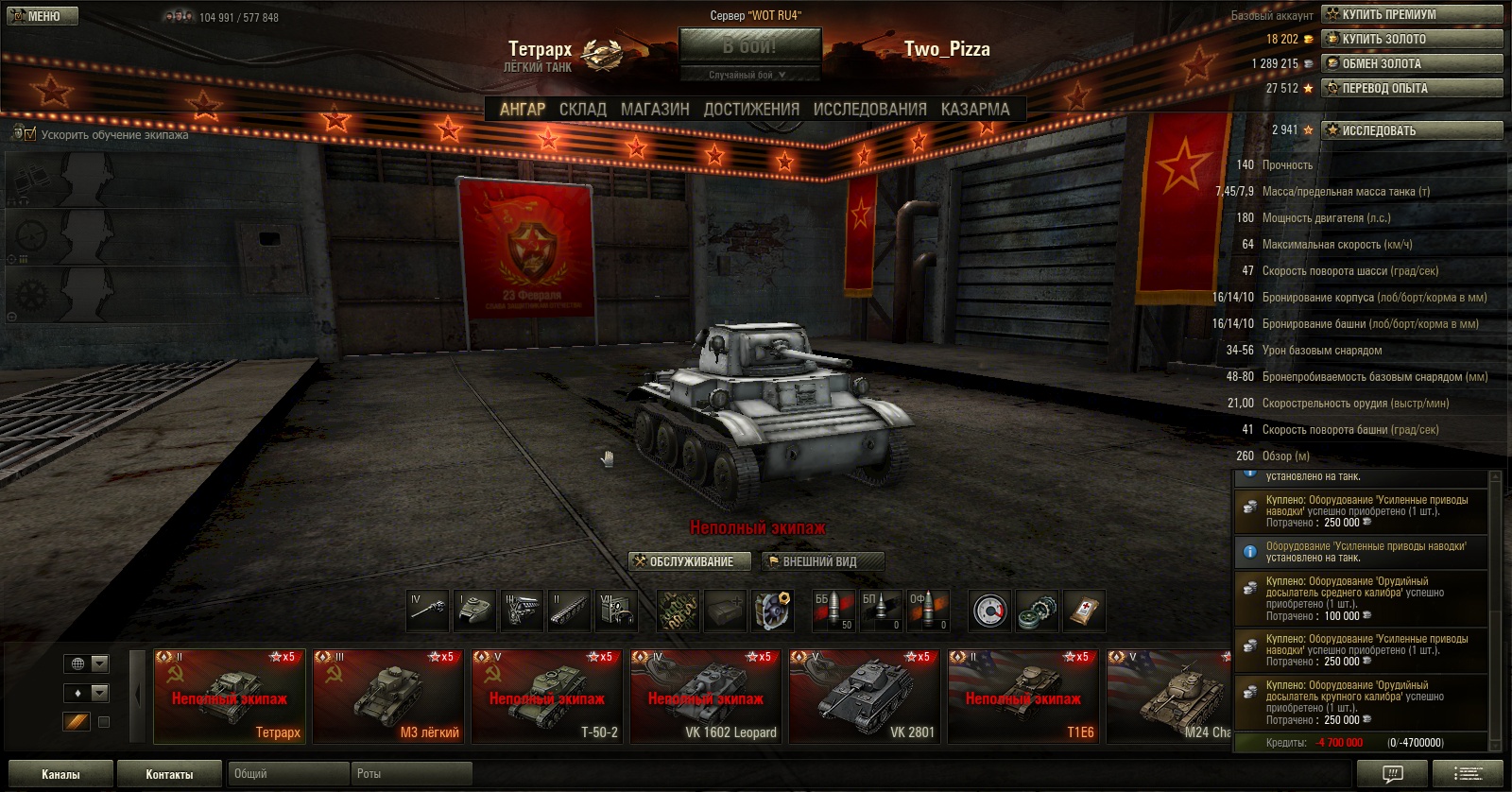Screen dimensions: 1512x792
Task: Click the В бой! battle button
Action: tap(749, 46)
